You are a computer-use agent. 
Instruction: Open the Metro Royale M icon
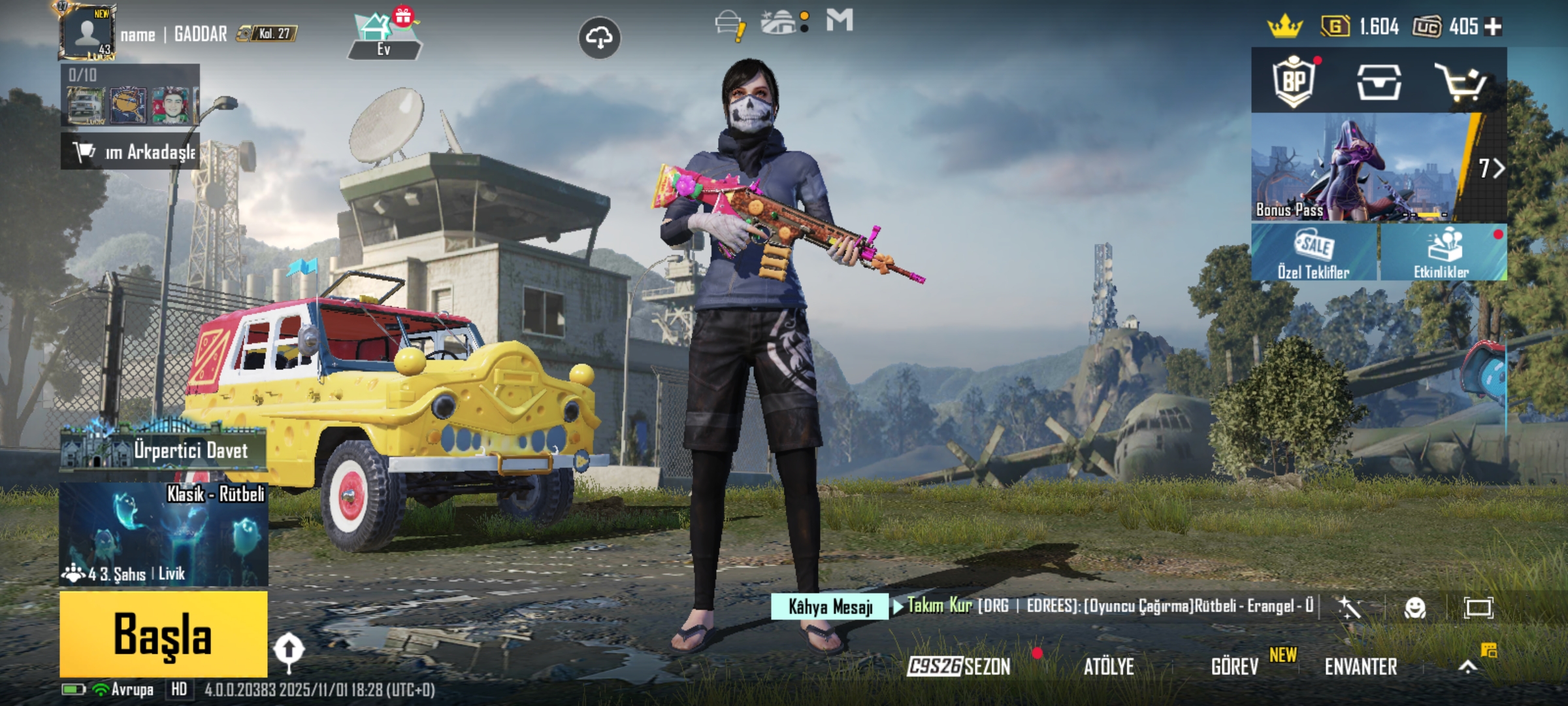(x=840, y=22)
